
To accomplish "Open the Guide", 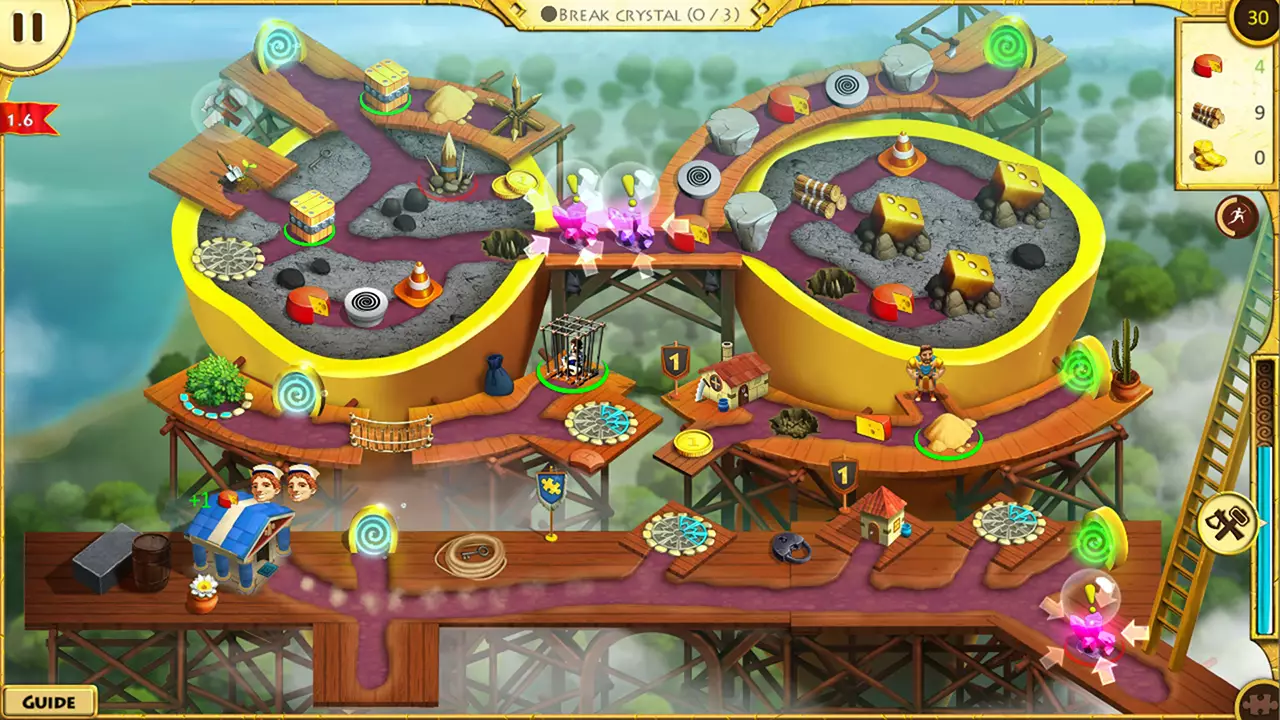I will 50,701.
